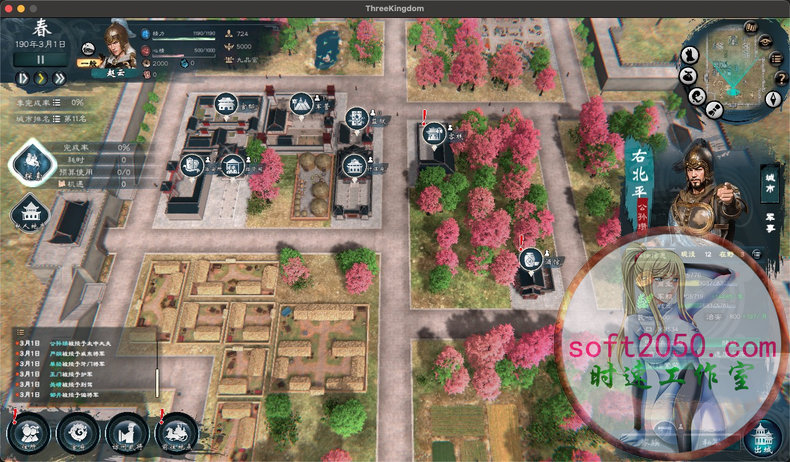
Task: Set game speed to fastest double-arrow
Action: click(61, 77)
